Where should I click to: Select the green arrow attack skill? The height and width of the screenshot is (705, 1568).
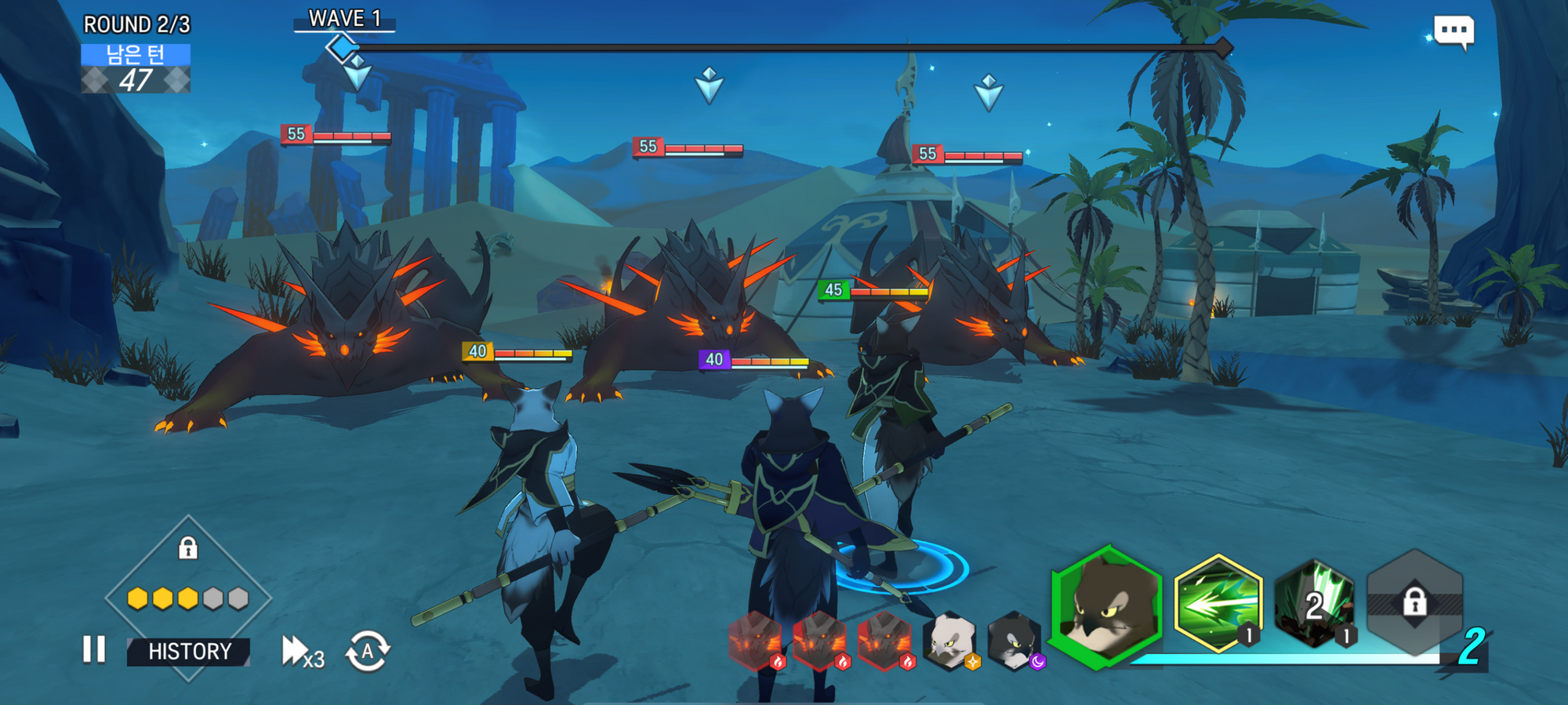(x=1218, y=604)
